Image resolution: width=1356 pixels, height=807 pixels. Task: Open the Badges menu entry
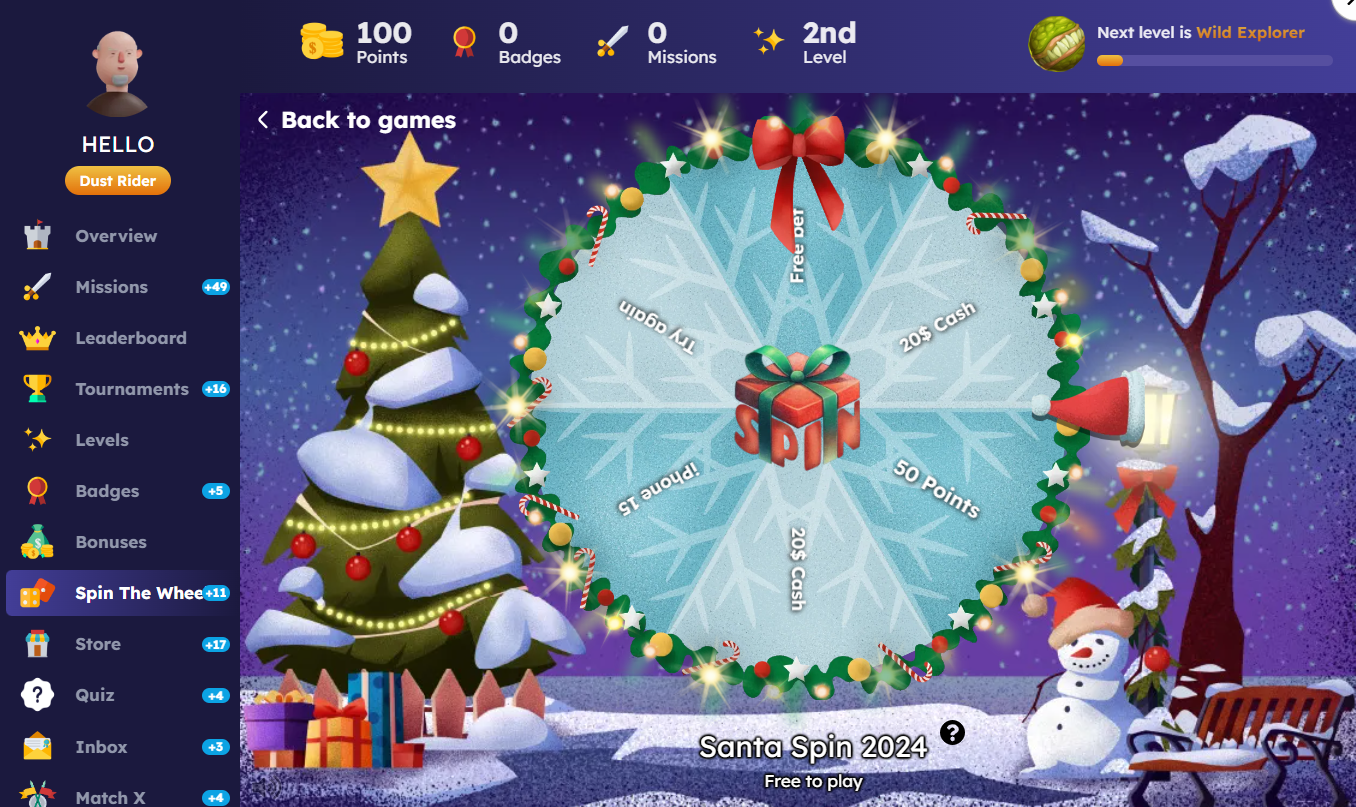[x=107, y=491]
